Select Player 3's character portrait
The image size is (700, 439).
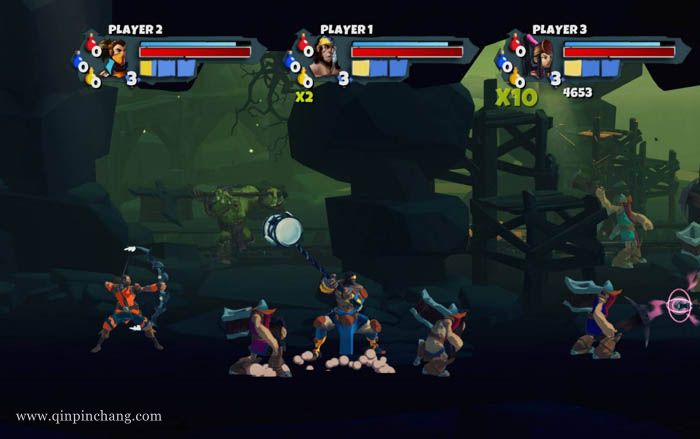point(541,61)
